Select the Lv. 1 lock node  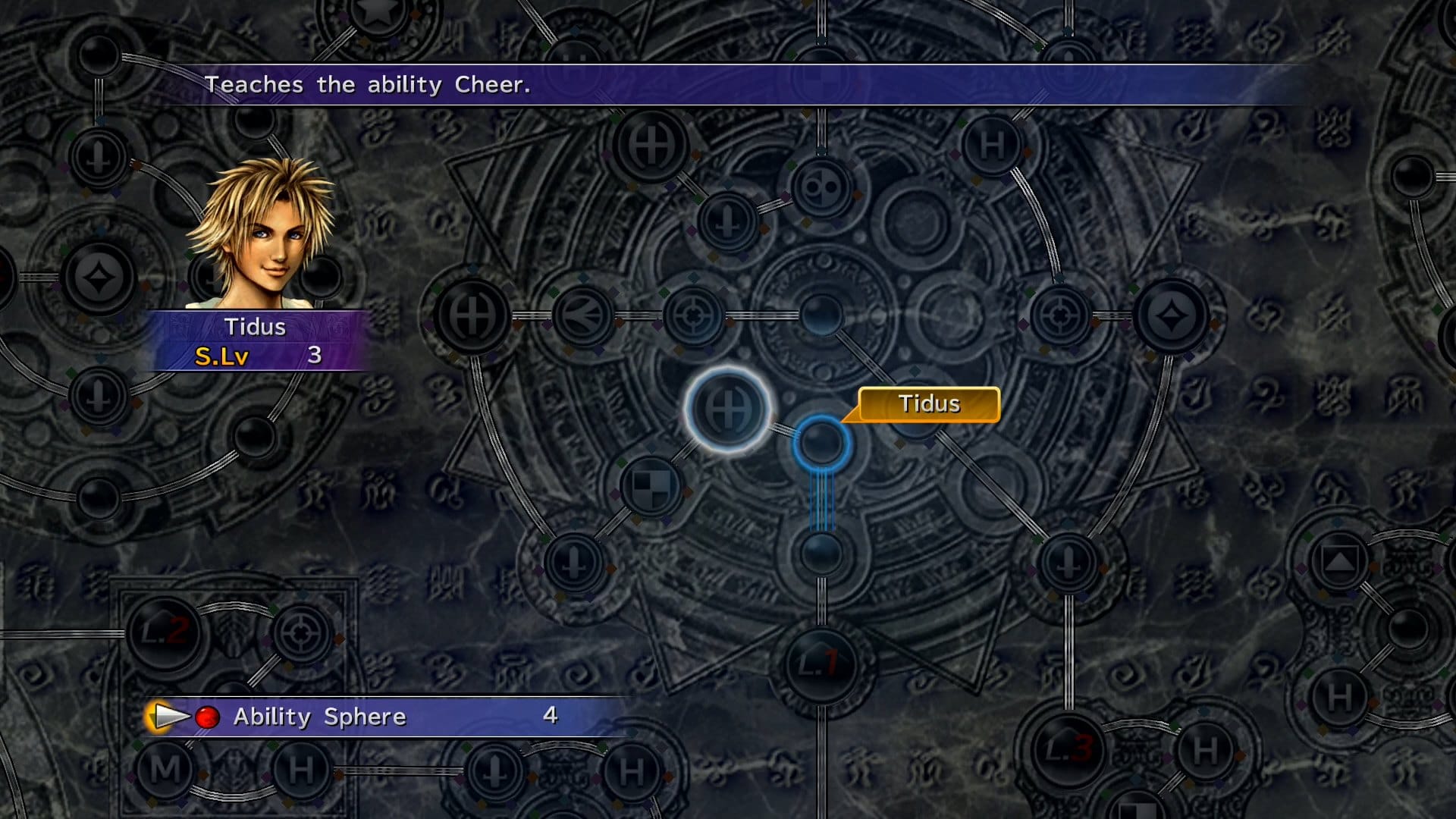[x=821, y=664]
